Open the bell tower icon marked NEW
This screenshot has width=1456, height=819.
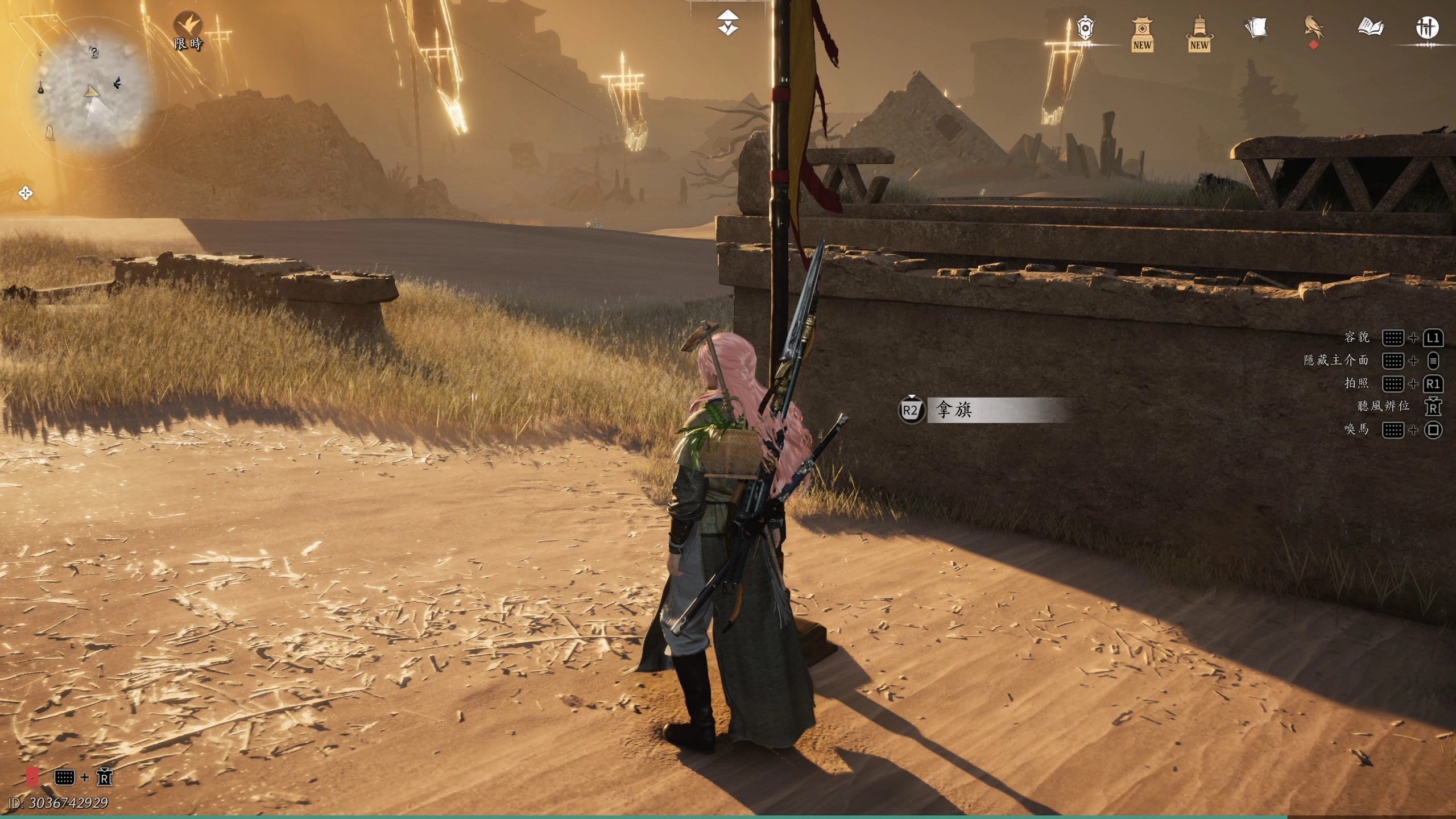click(1198, 33)
